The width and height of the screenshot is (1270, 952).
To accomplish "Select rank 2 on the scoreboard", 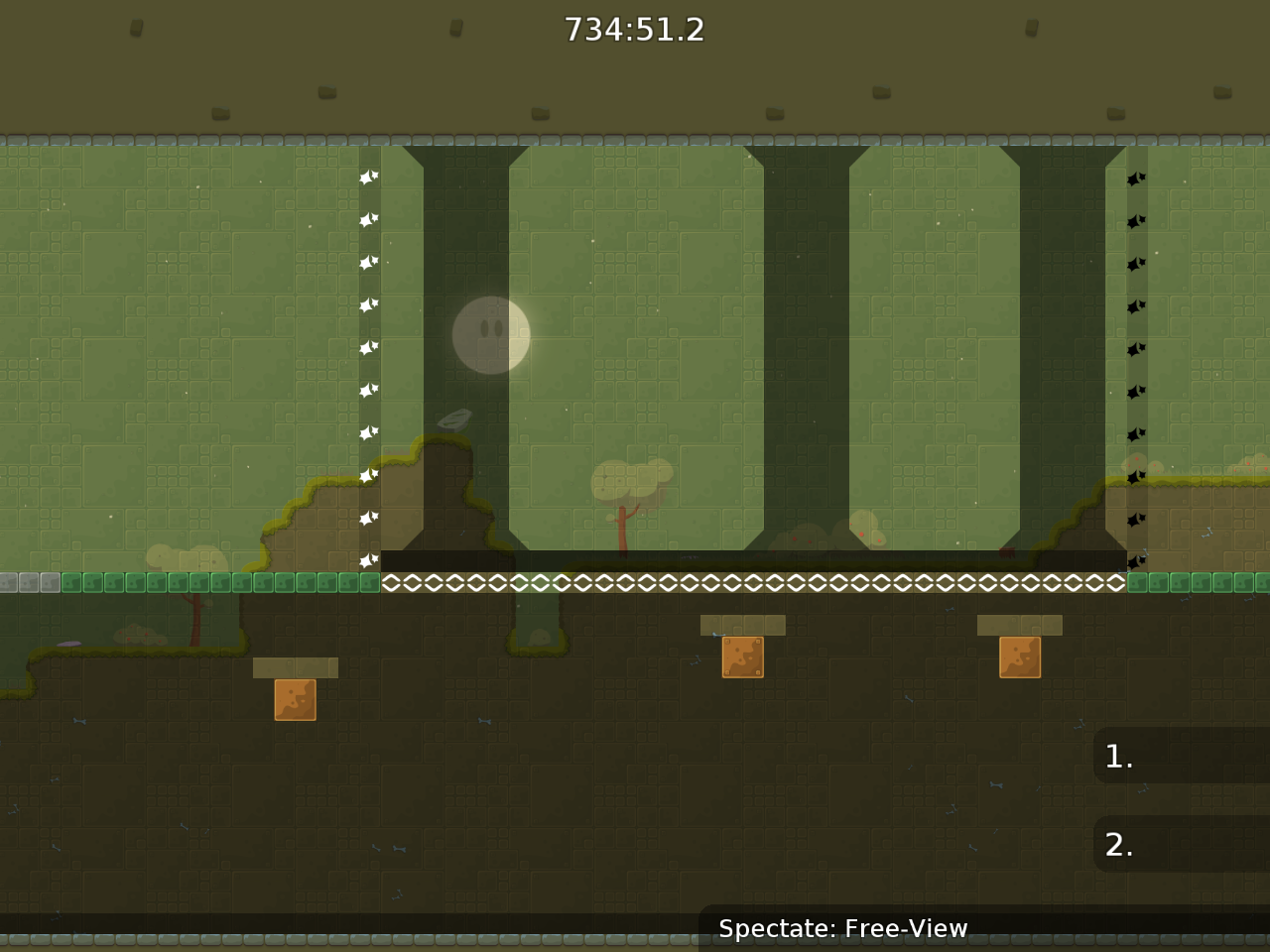I will pyautogui.click(x=1181, y=845).
